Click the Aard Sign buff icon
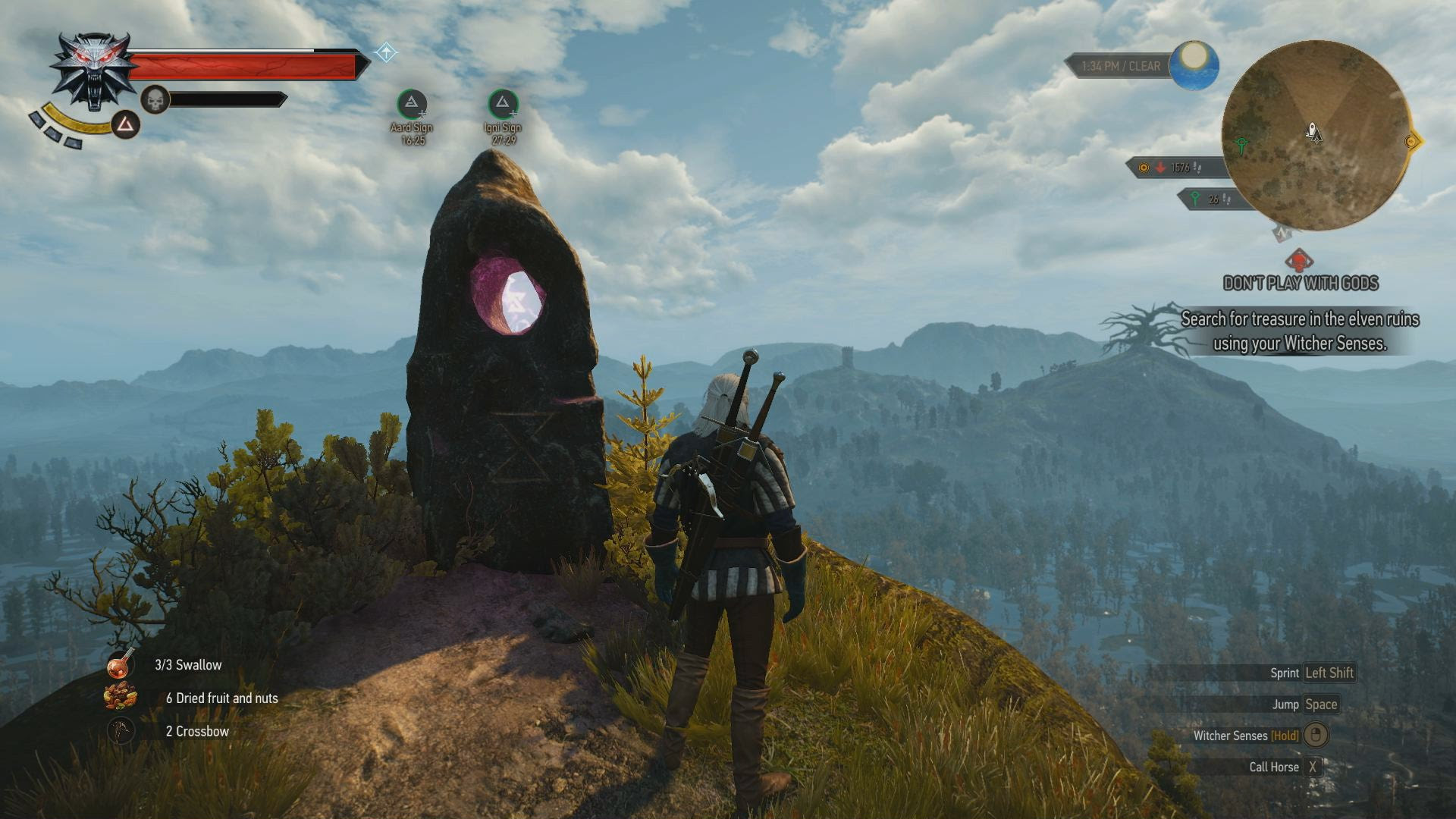Viewport: 1456px width, 819px height. (x=412, y=104)
